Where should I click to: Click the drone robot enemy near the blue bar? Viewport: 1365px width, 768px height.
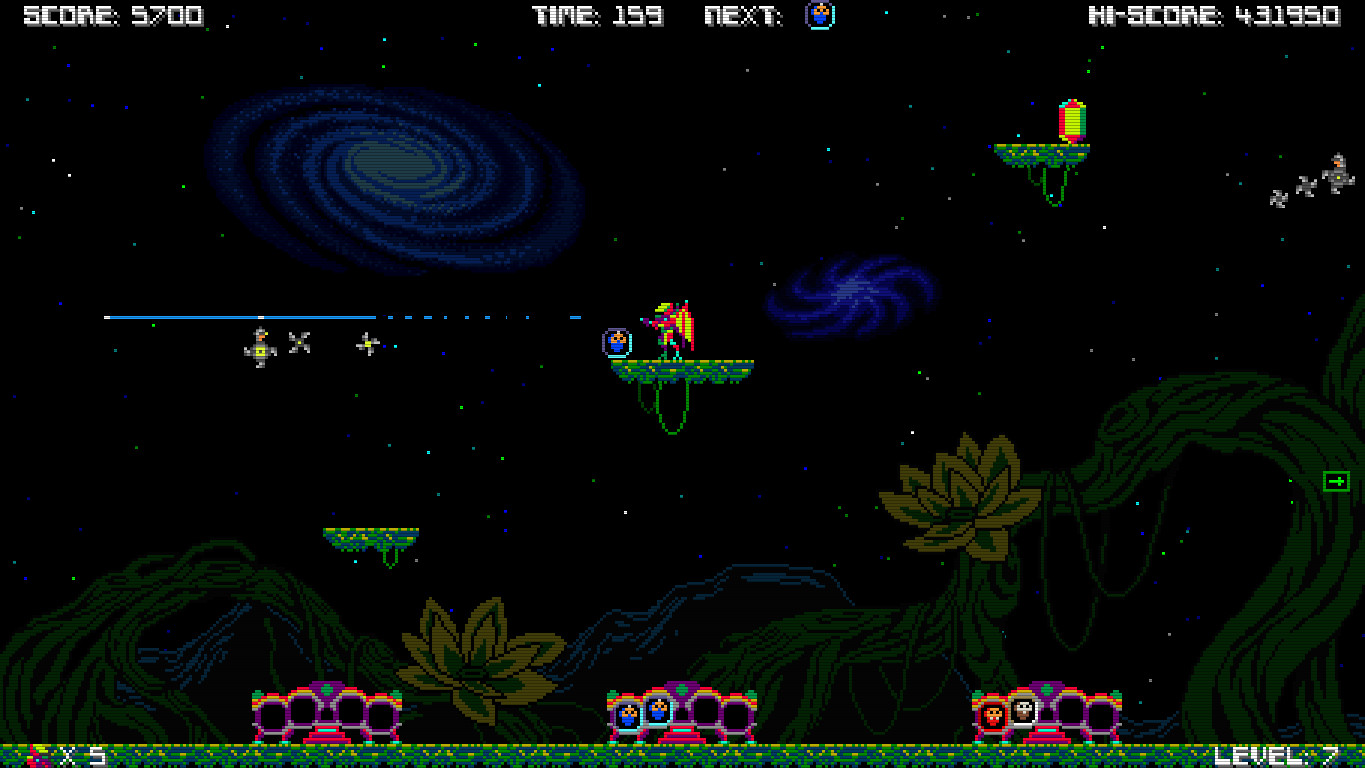(x=259, y=348)
